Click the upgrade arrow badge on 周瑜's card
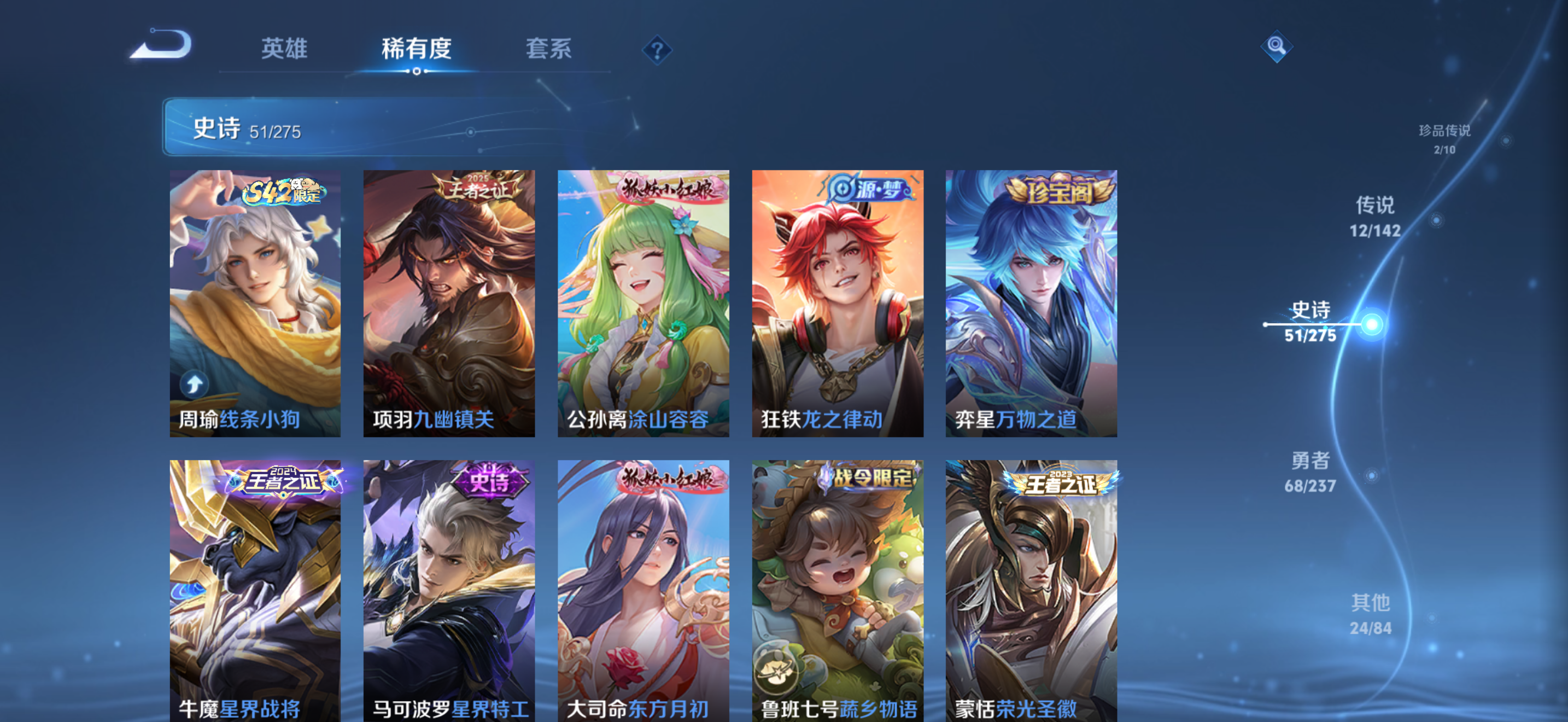 click(194, 384)
